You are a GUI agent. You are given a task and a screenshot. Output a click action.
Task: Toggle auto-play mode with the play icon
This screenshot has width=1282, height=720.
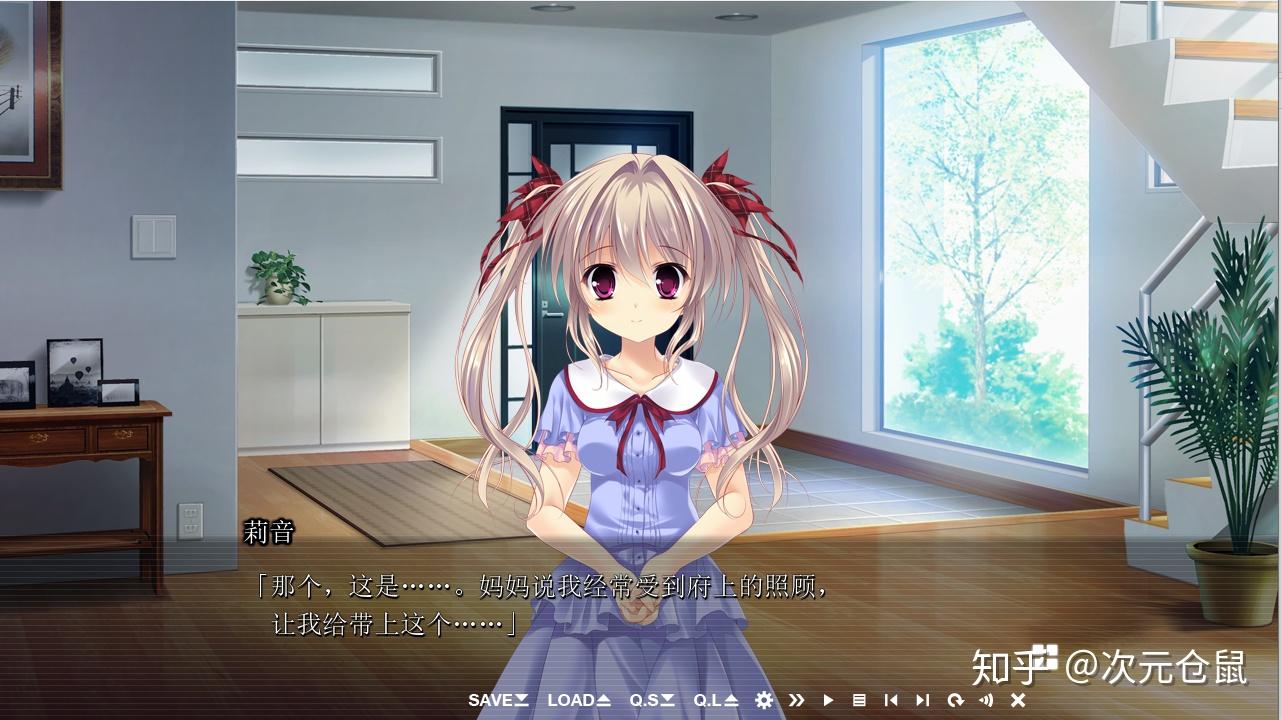(828, 701)
